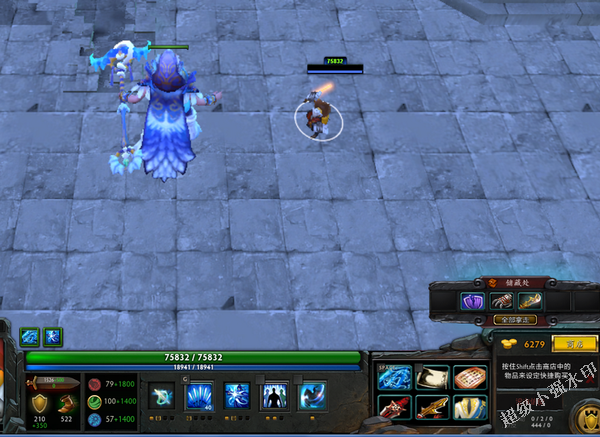Activate the ice spikes ability
600x437 pixels.
(x=199, y=396)
